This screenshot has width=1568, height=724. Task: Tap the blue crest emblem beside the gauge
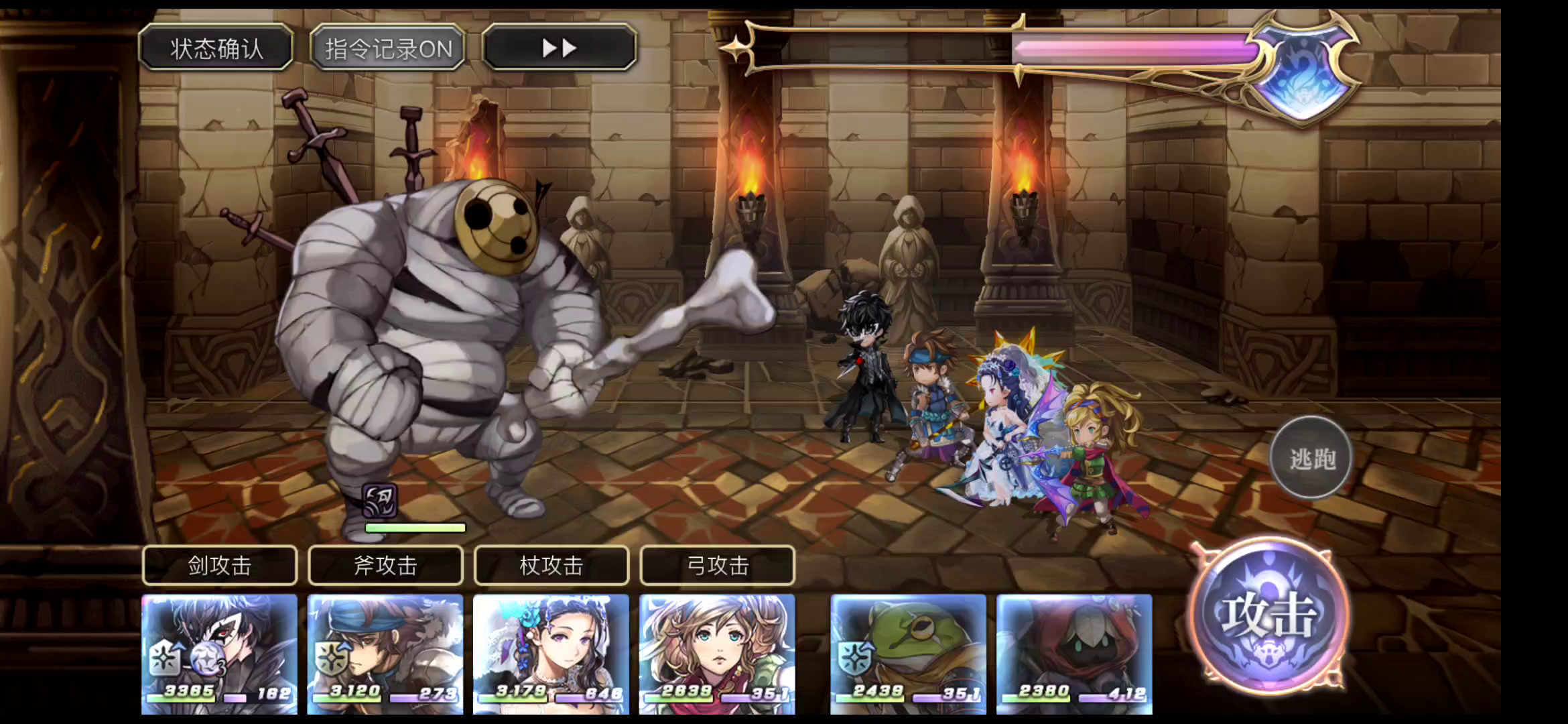[x=1305, y=72]
